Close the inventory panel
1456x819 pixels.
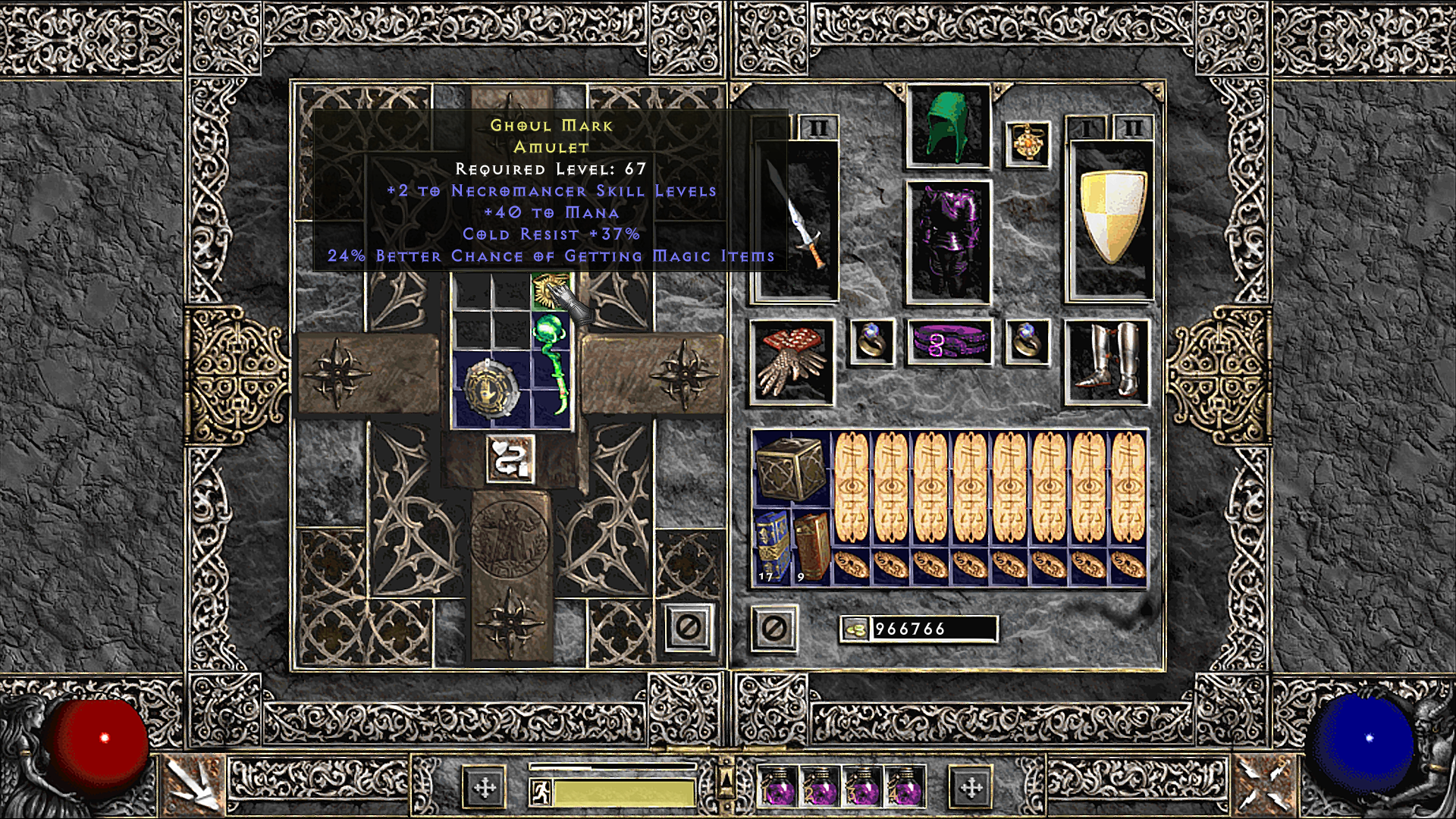coord(773,628)
